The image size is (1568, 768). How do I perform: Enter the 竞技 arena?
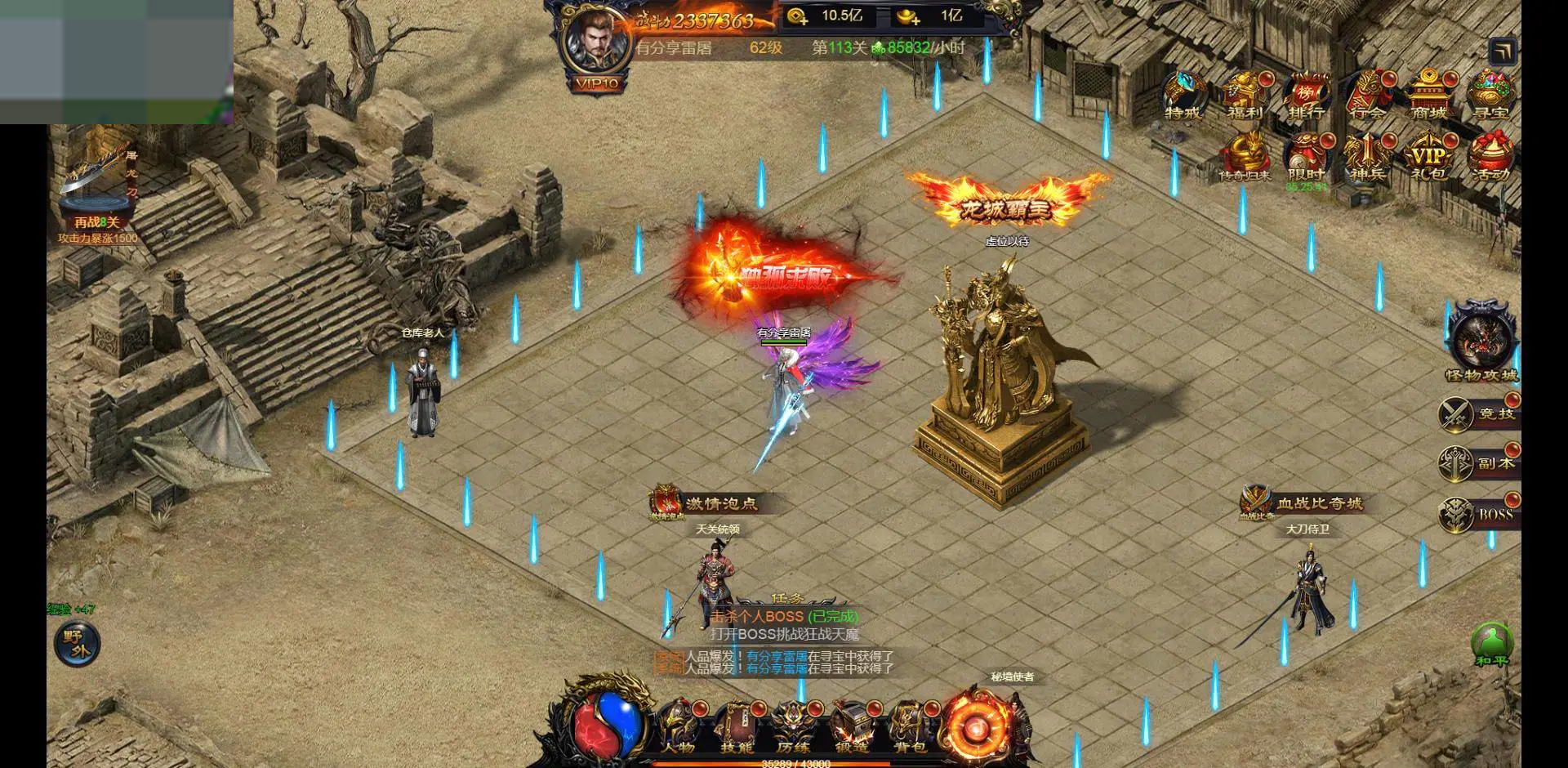pyautogui.click(x=1478, y=414)
